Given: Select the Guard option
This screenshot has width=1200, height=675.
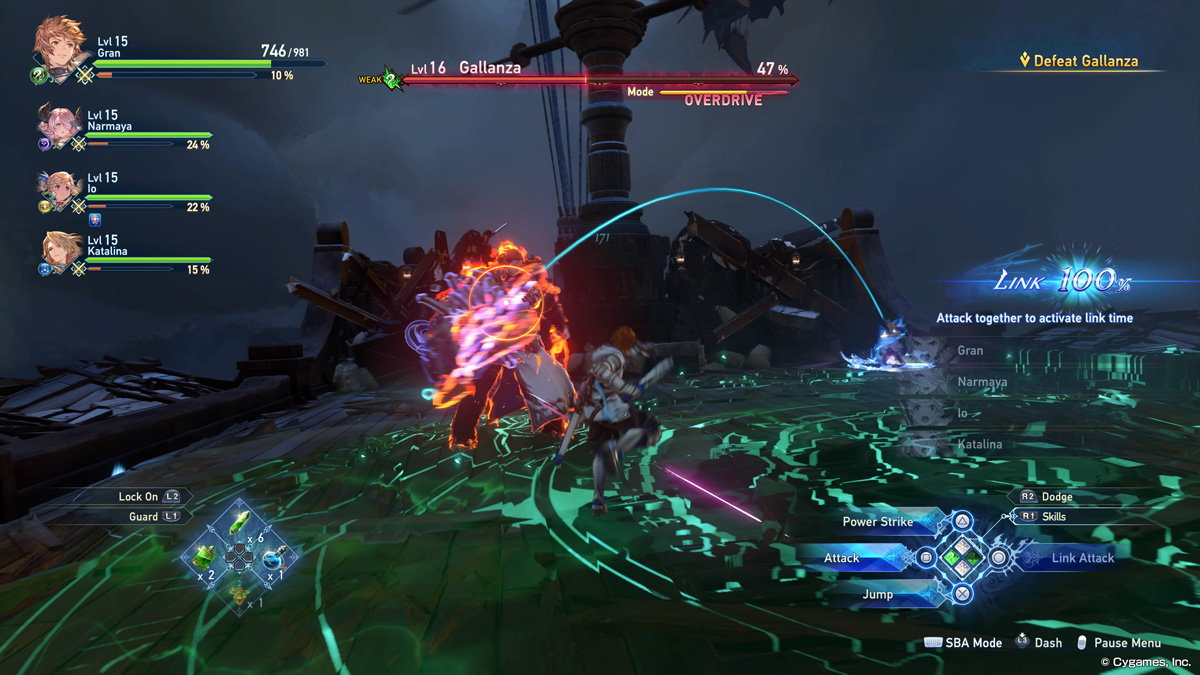Looking at the screenshot, I should click(143, 516).
